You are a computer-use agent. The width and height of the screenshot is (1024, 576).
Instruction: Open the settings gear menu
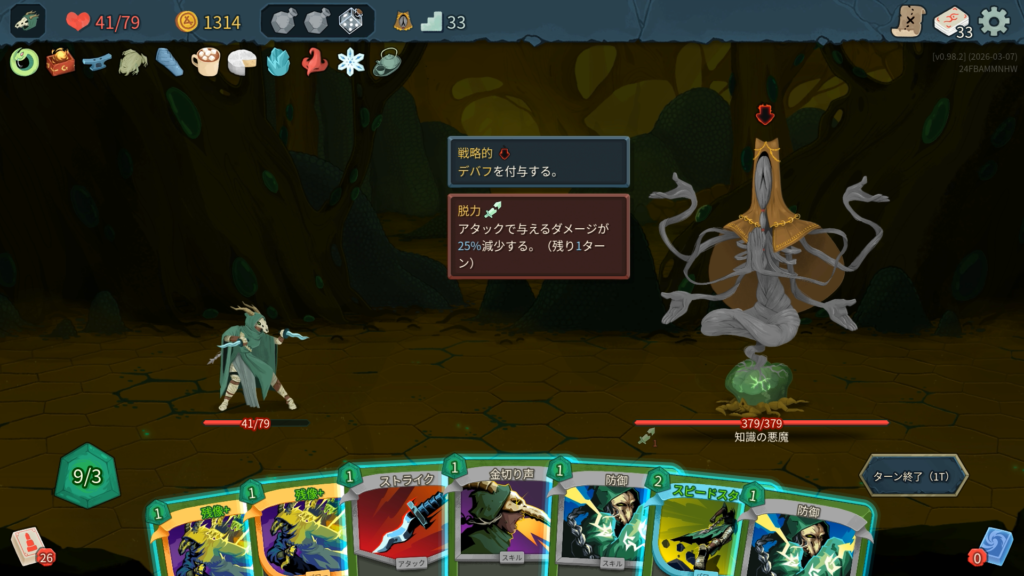994,21
